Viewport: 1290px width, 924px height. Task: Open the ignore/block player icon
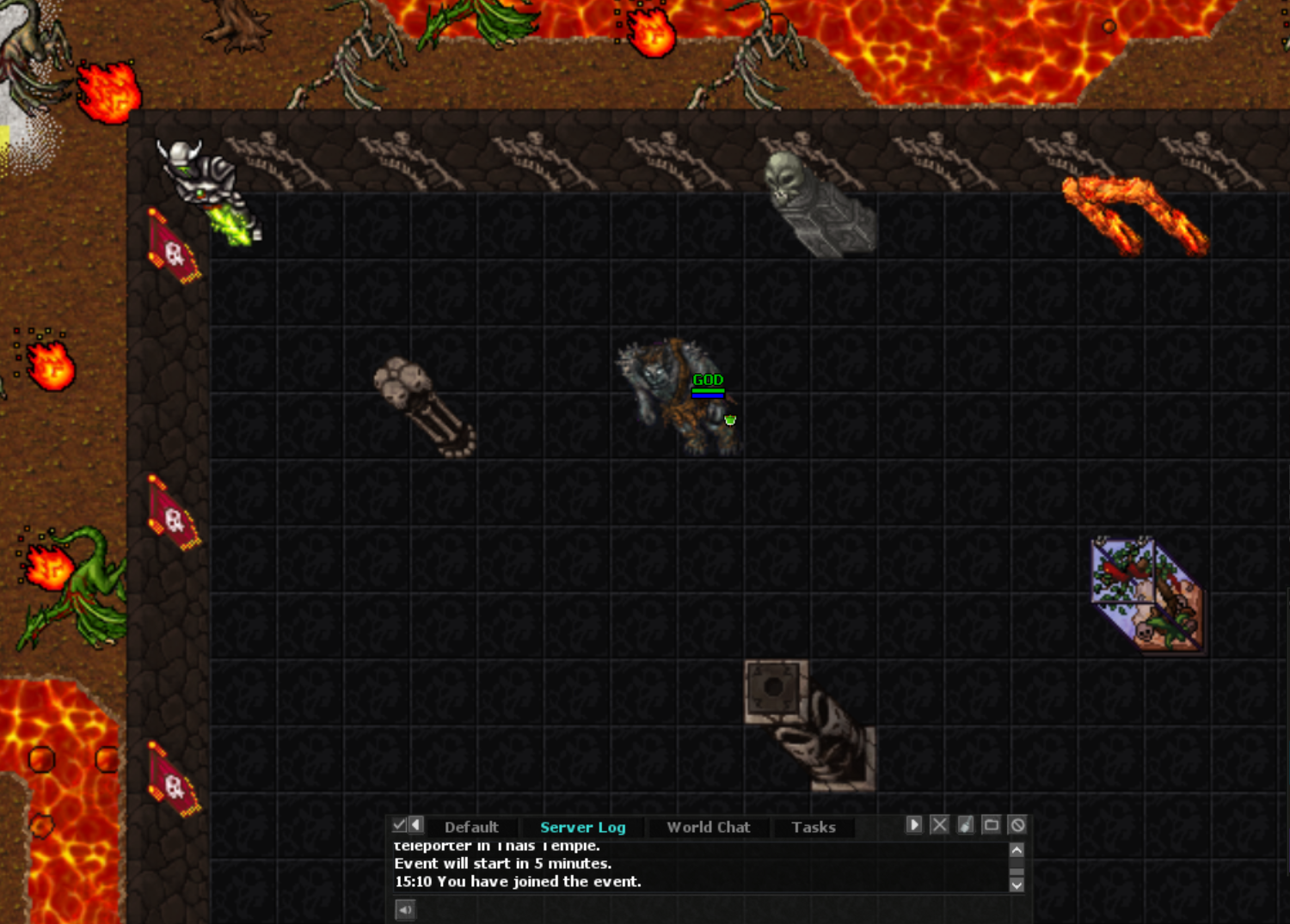1017,824
